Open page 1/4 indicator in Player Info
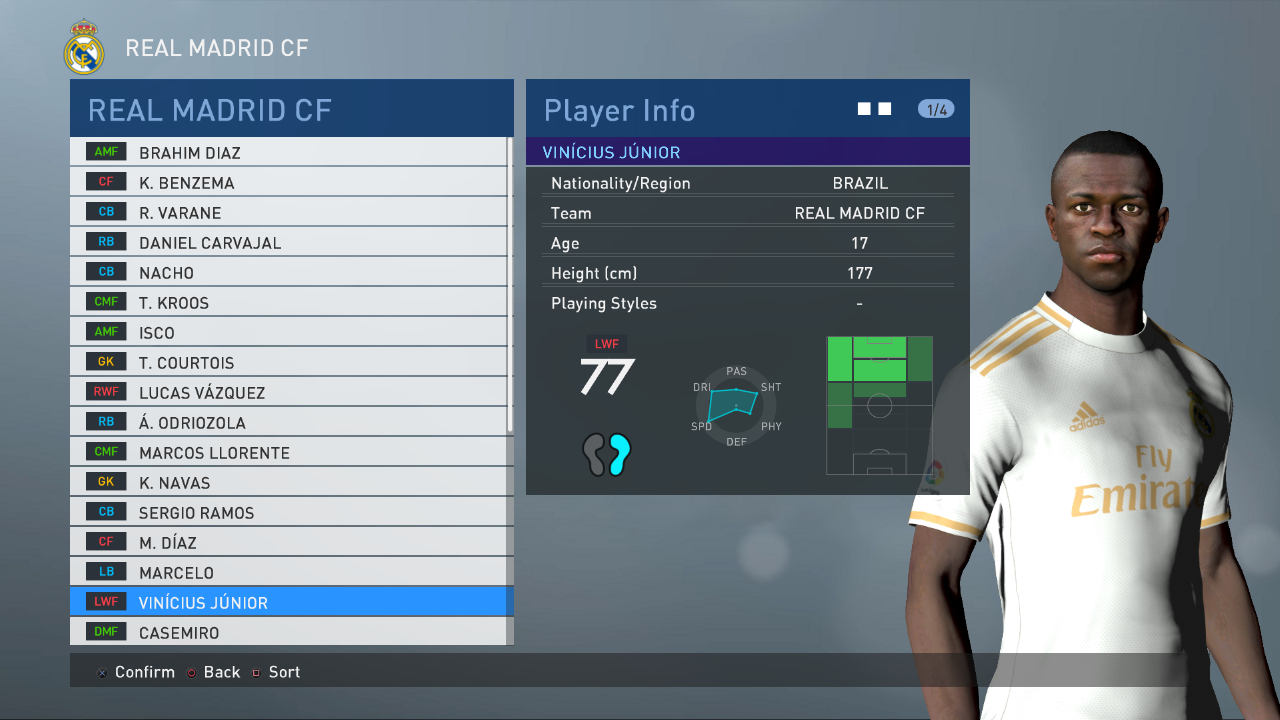The width and height of the screenshot is (1280, 720). (936, 109)
